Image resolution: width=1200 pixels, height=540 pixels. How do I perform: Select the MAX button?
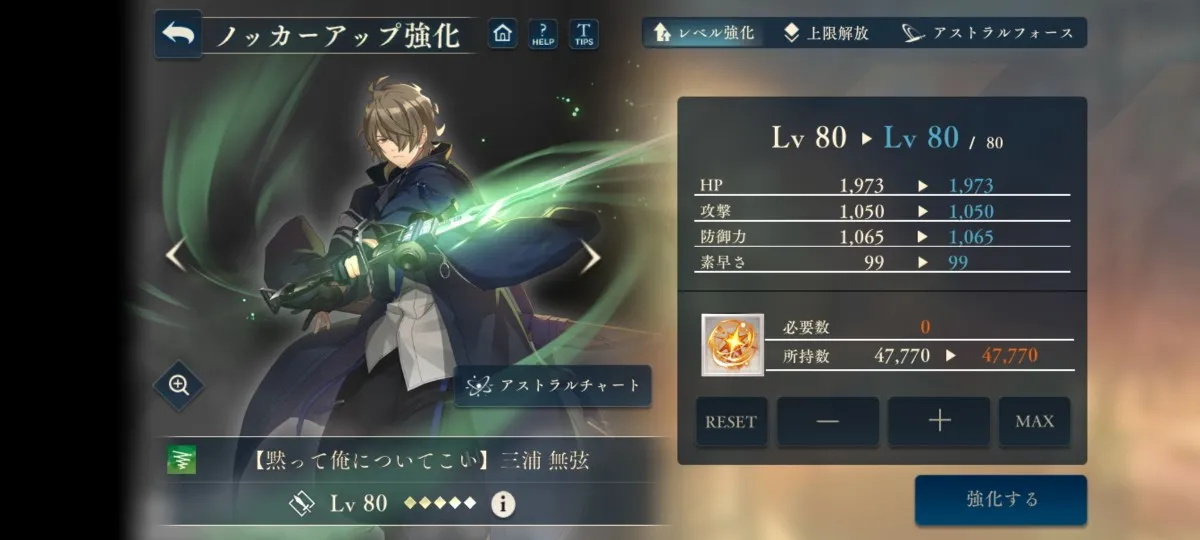[1034, 421]
